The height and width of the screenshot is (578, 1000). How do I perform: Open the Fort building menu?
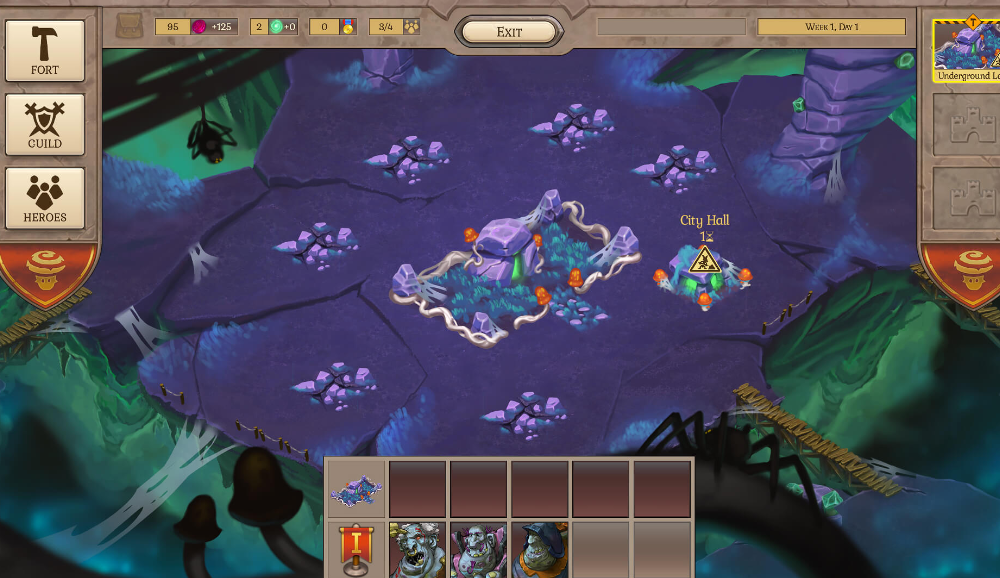(x=45, y=50)
